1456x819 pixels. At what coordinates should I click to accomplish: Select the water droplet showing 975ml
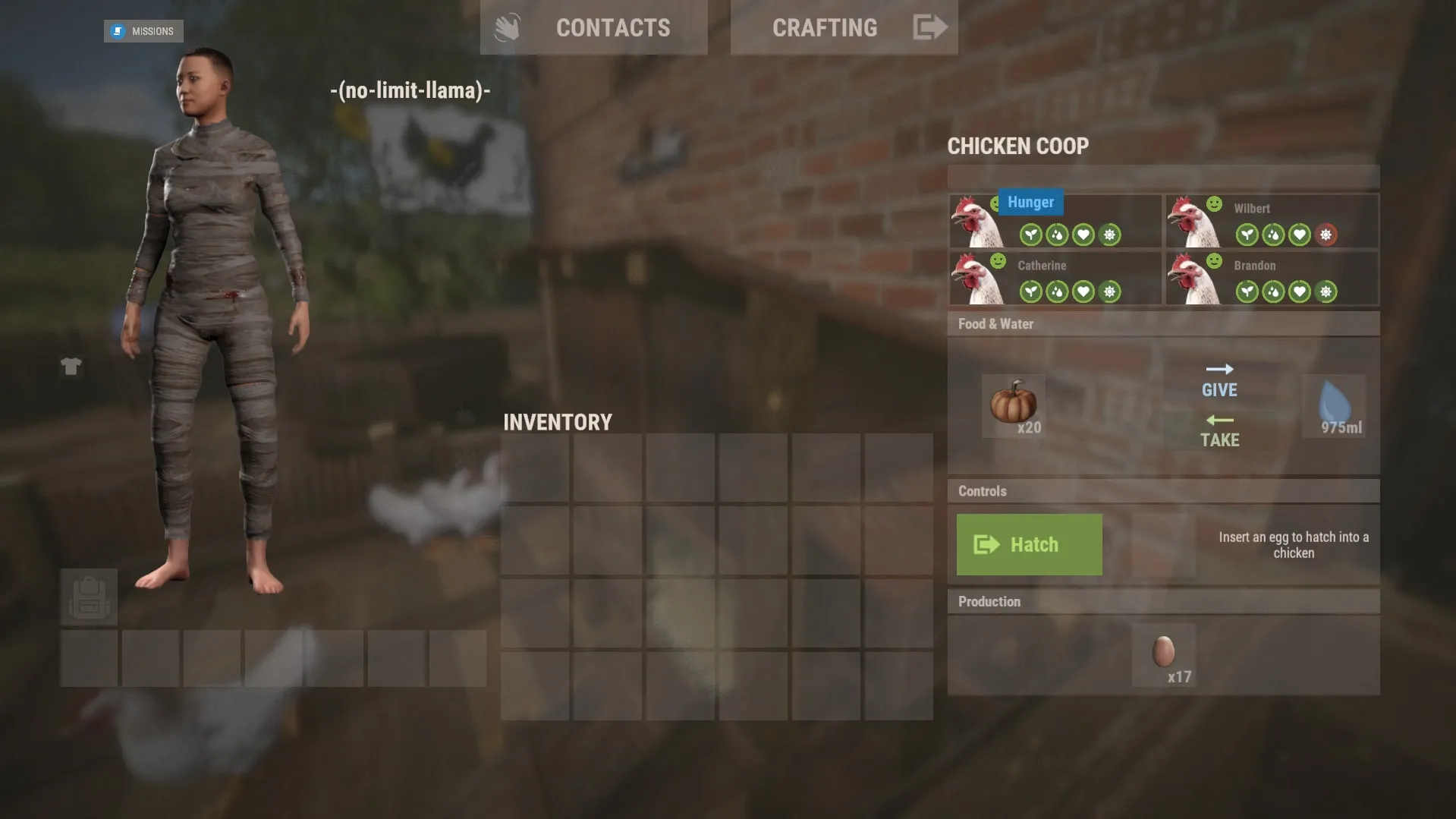(1334, 406)
